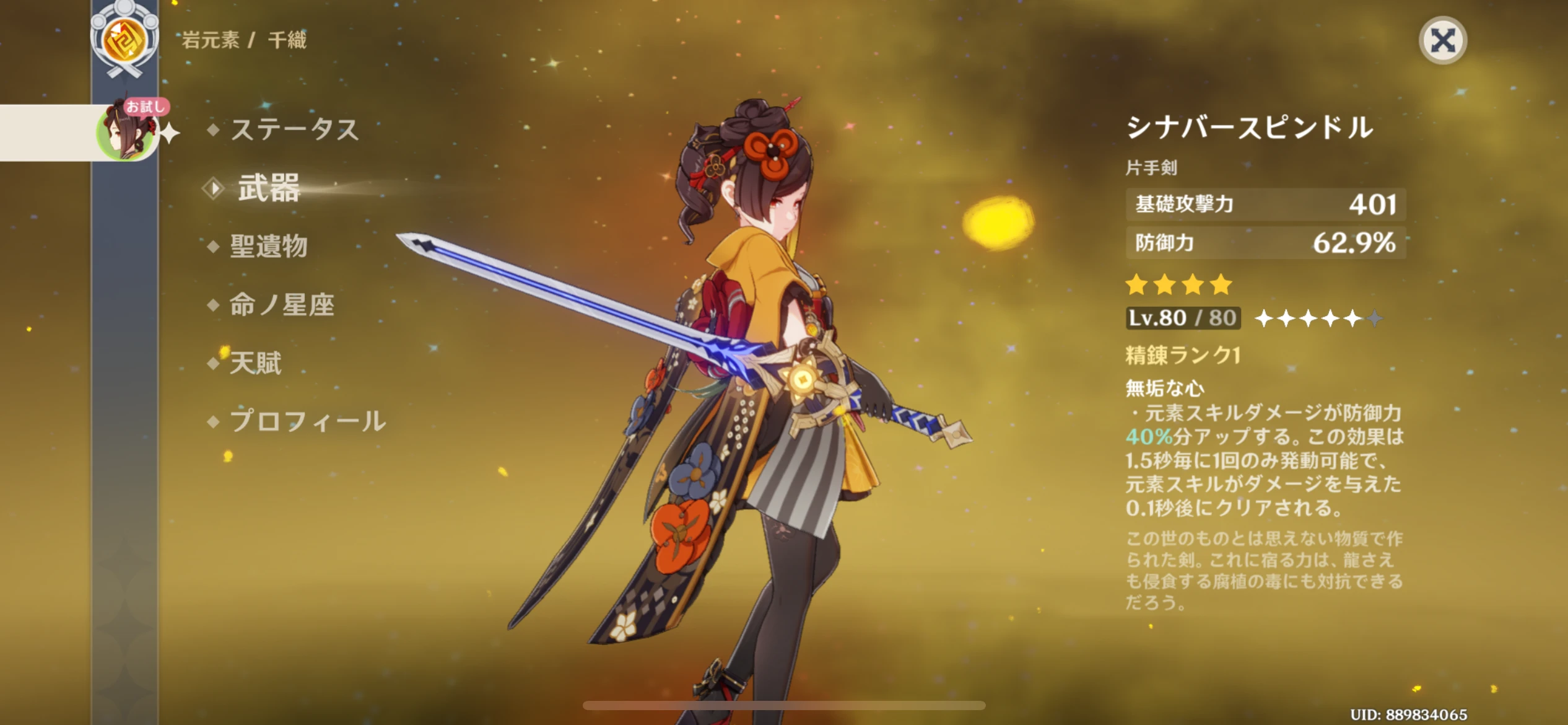
Task: Click the Geo element emblem icon
Action: 124,40
